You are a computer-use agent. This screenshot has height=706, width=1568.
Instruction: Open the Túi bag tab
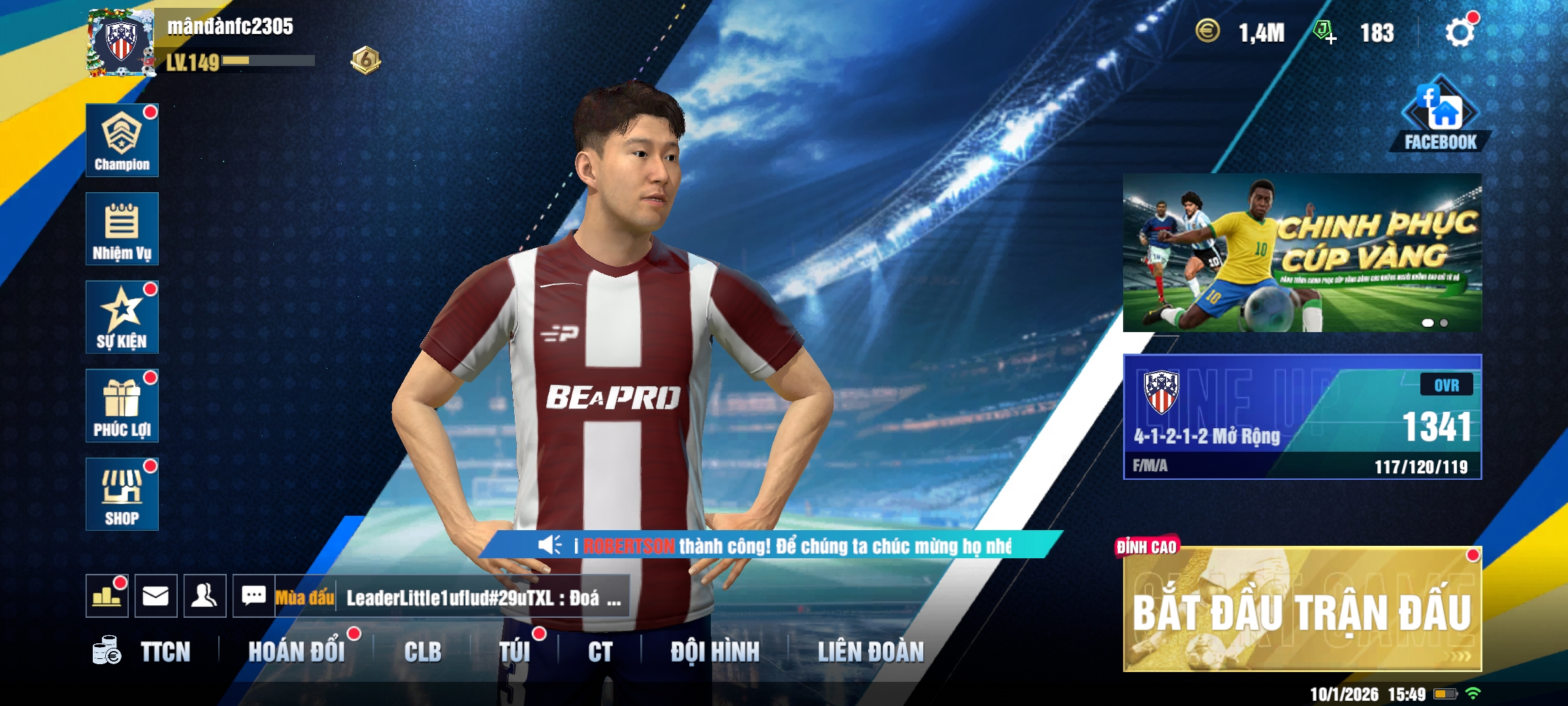515,652
